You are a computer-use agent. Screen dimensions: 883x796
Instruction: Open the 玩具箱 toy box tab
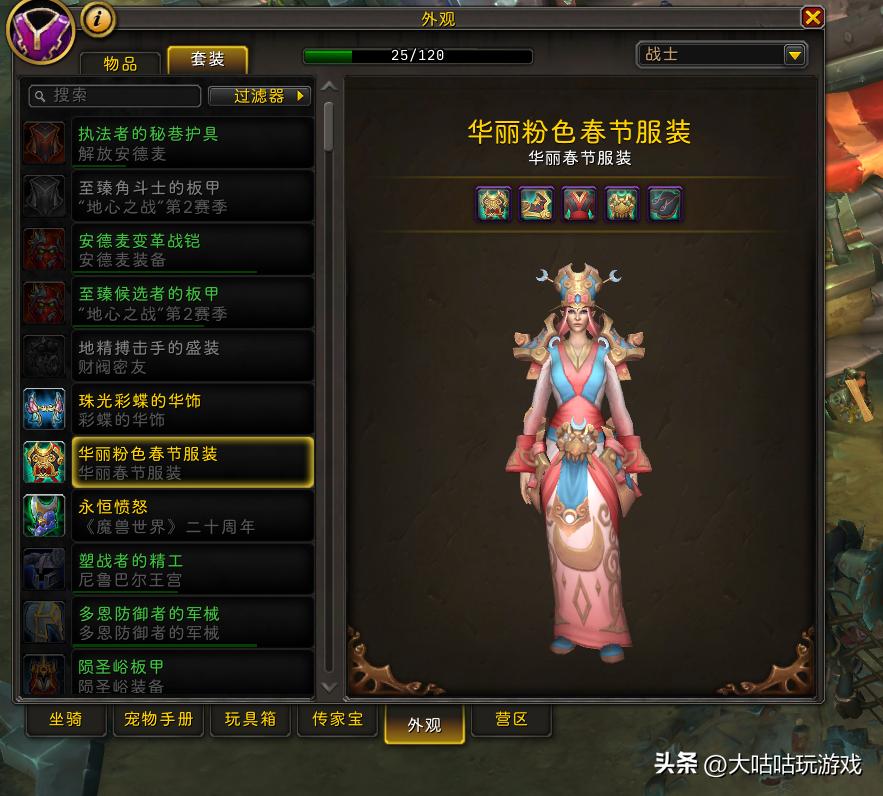[250, 720]
